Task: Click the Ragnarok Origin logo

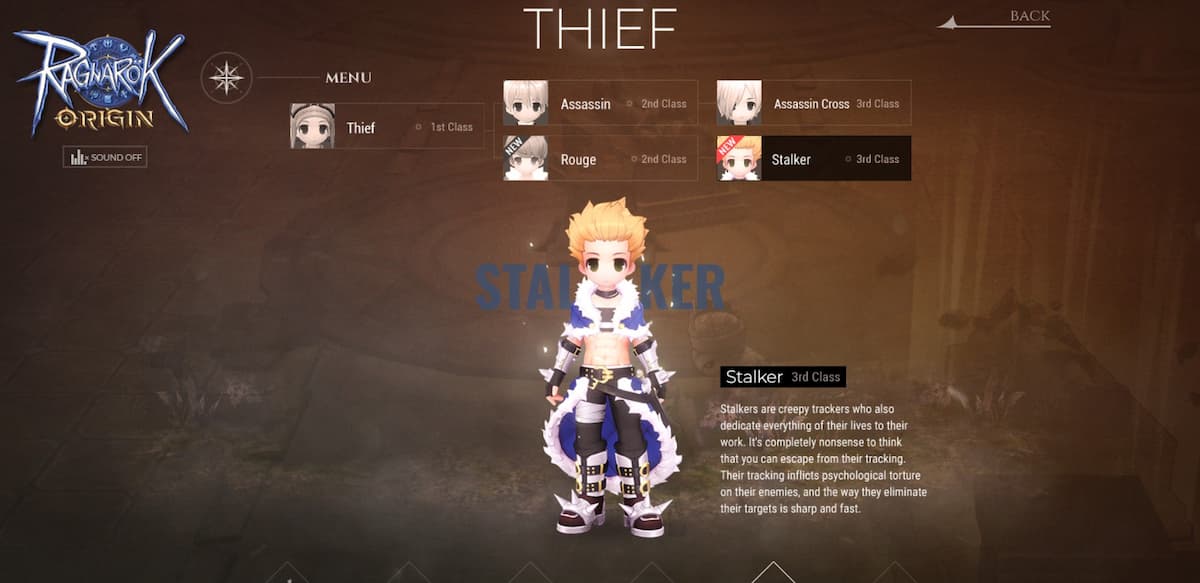Action: click(x=100, y=82)
